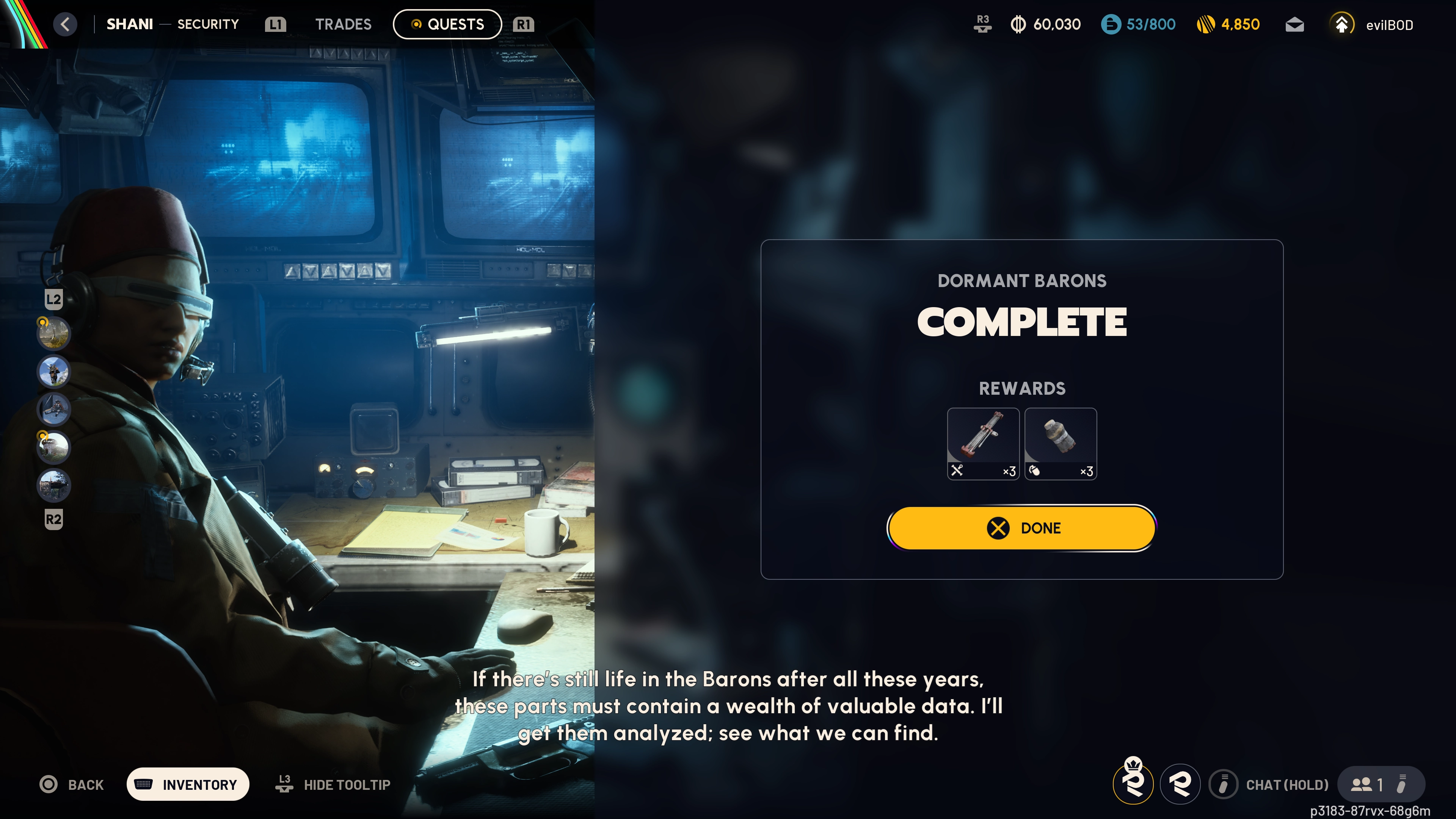Select the Quests tab
Screen dimensions: 1456x819
(447, 24)
